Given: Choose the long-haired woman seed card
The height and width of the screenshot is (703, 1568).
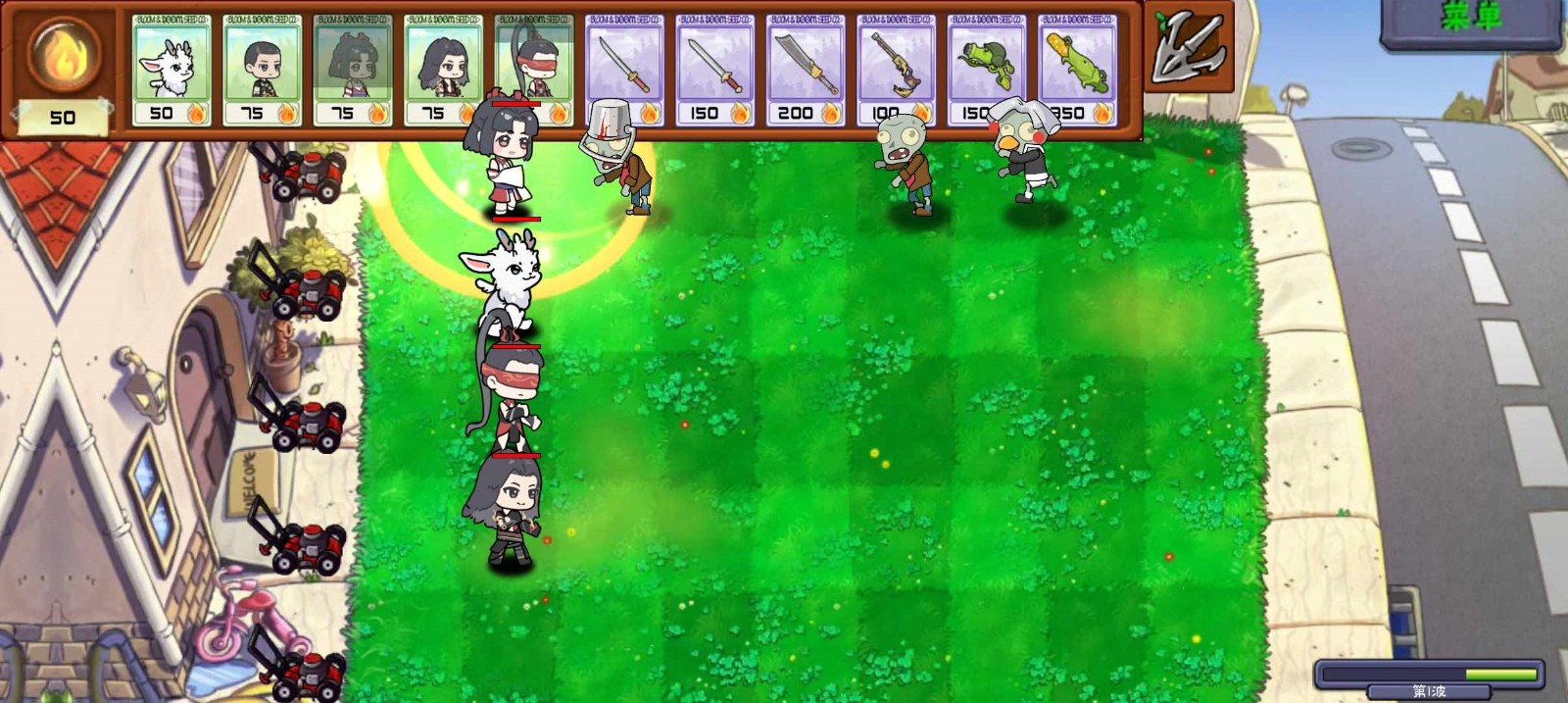Looking at the screenshot, I should 443,69.
